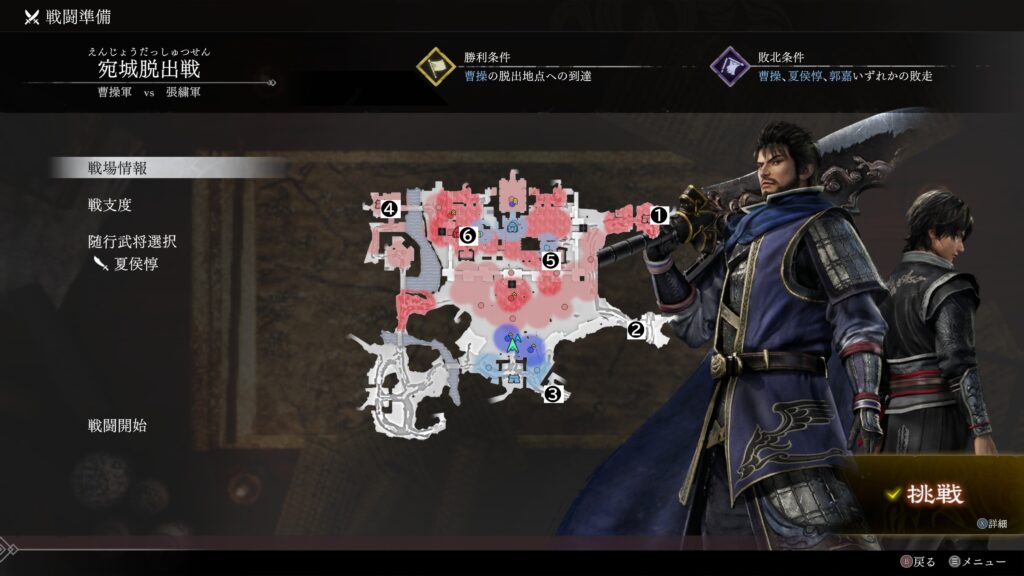Image resolution: width=1024 pixels, height=576 pixels.
Task: Start the battle with 戦闘開始
Action: (x=117, y=425)
